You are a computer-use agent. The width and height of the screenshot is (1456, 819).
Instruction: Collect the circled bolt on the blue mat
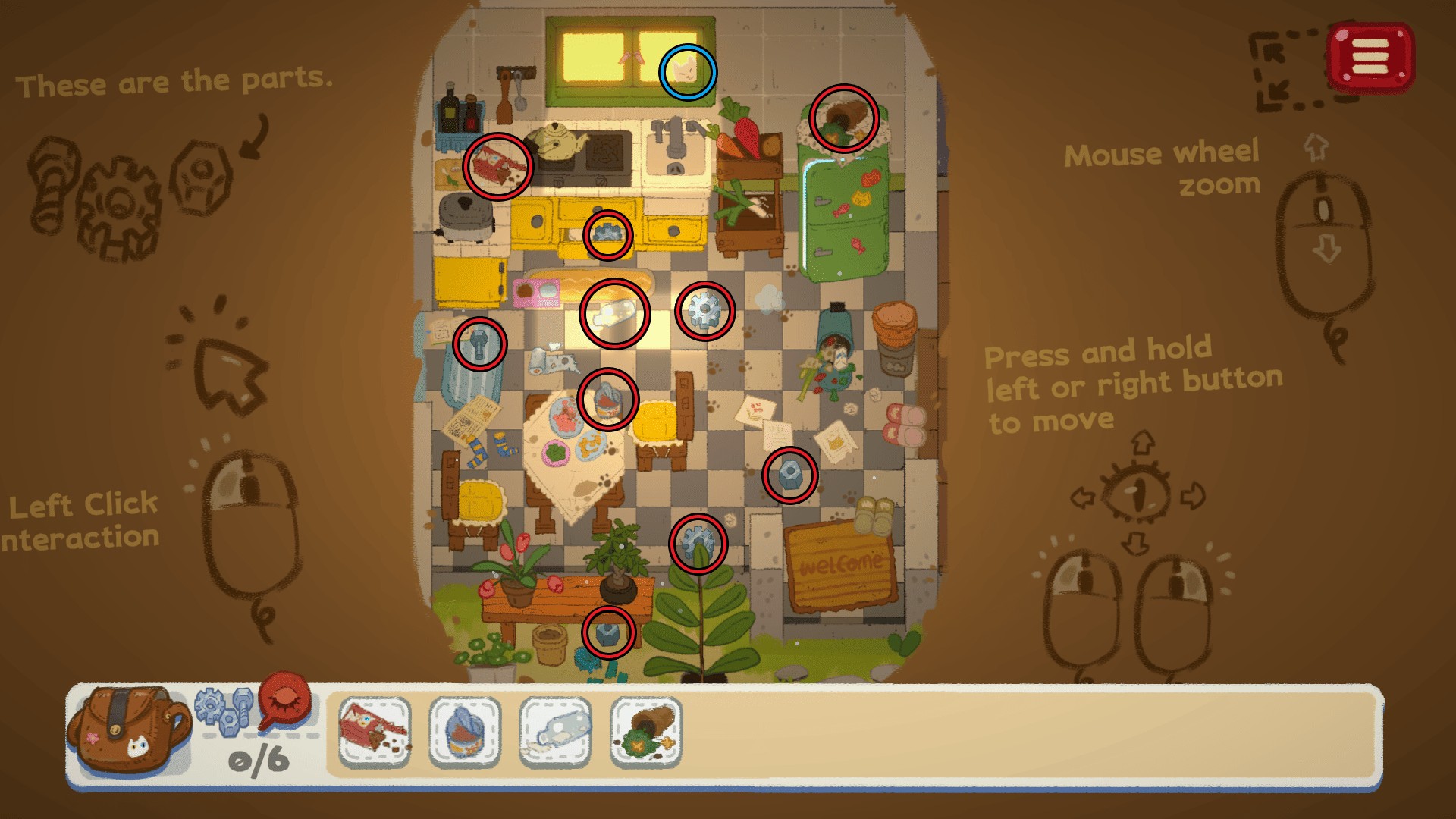point(479,344)
